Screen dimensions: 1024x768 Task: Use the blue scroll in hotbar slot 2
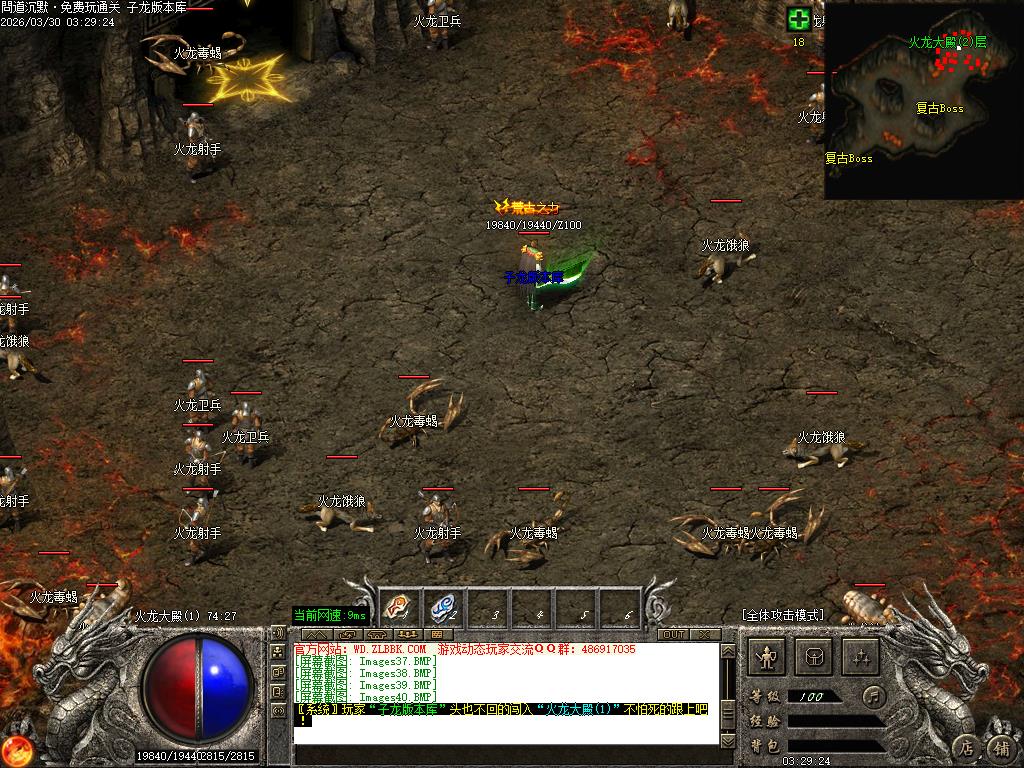click(443, 606)
